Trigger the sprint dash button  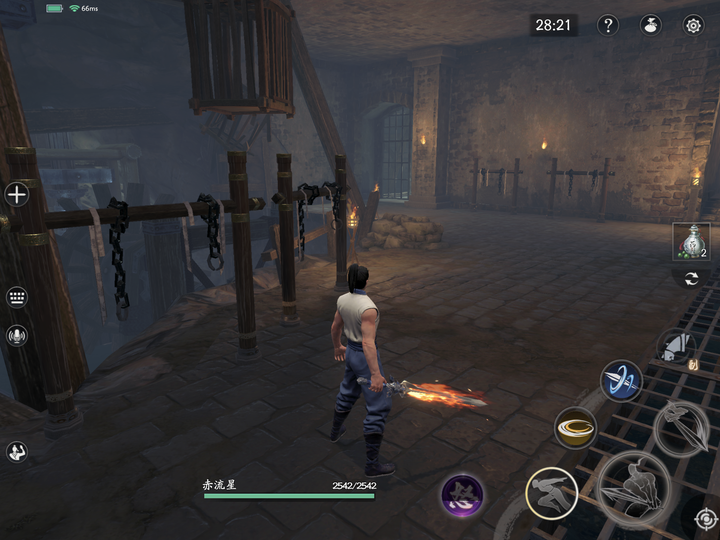pos(551,493)
